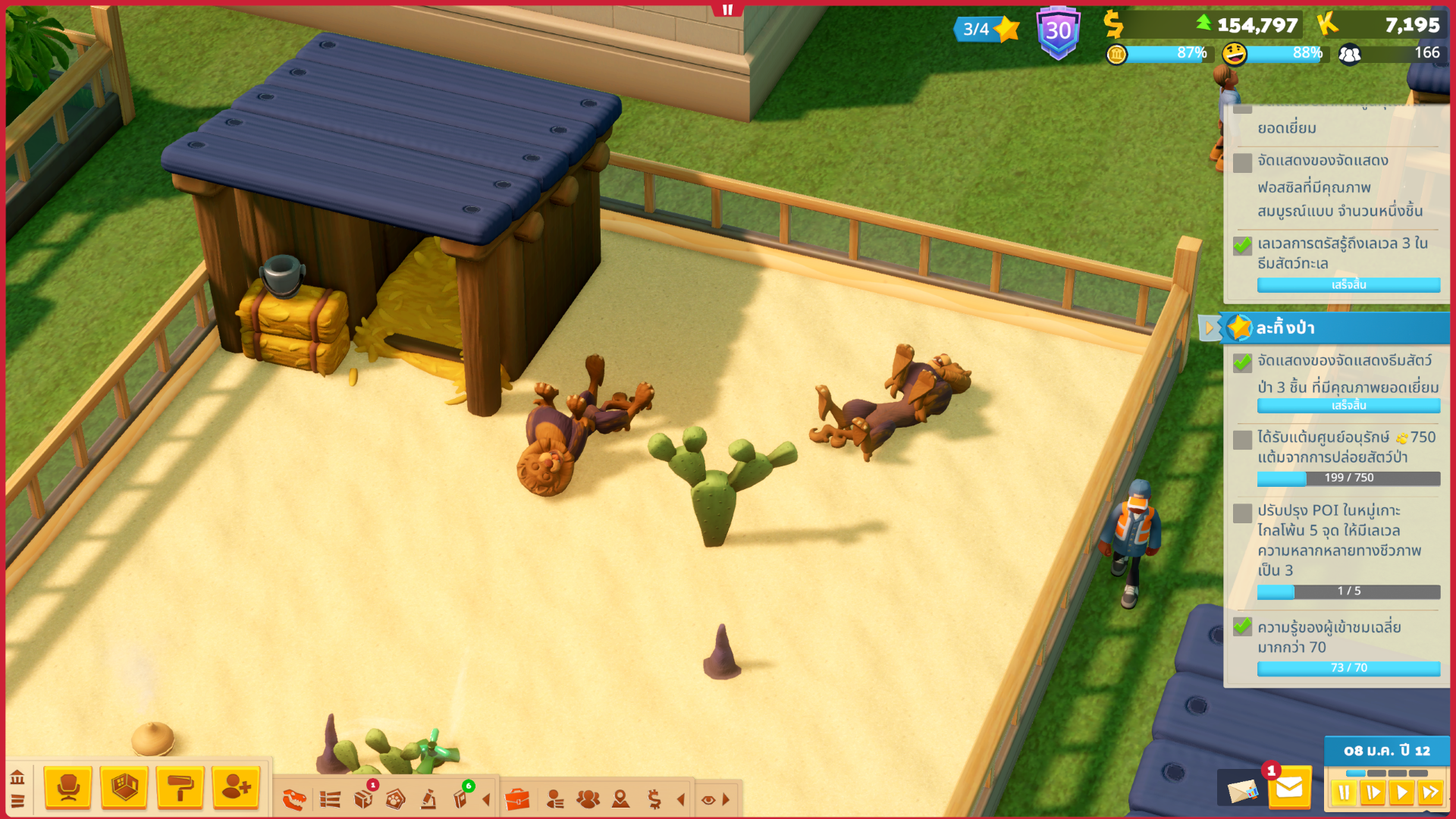1456x819 pixels.
Task: Open the room building tool
Action: click(124, 788)
